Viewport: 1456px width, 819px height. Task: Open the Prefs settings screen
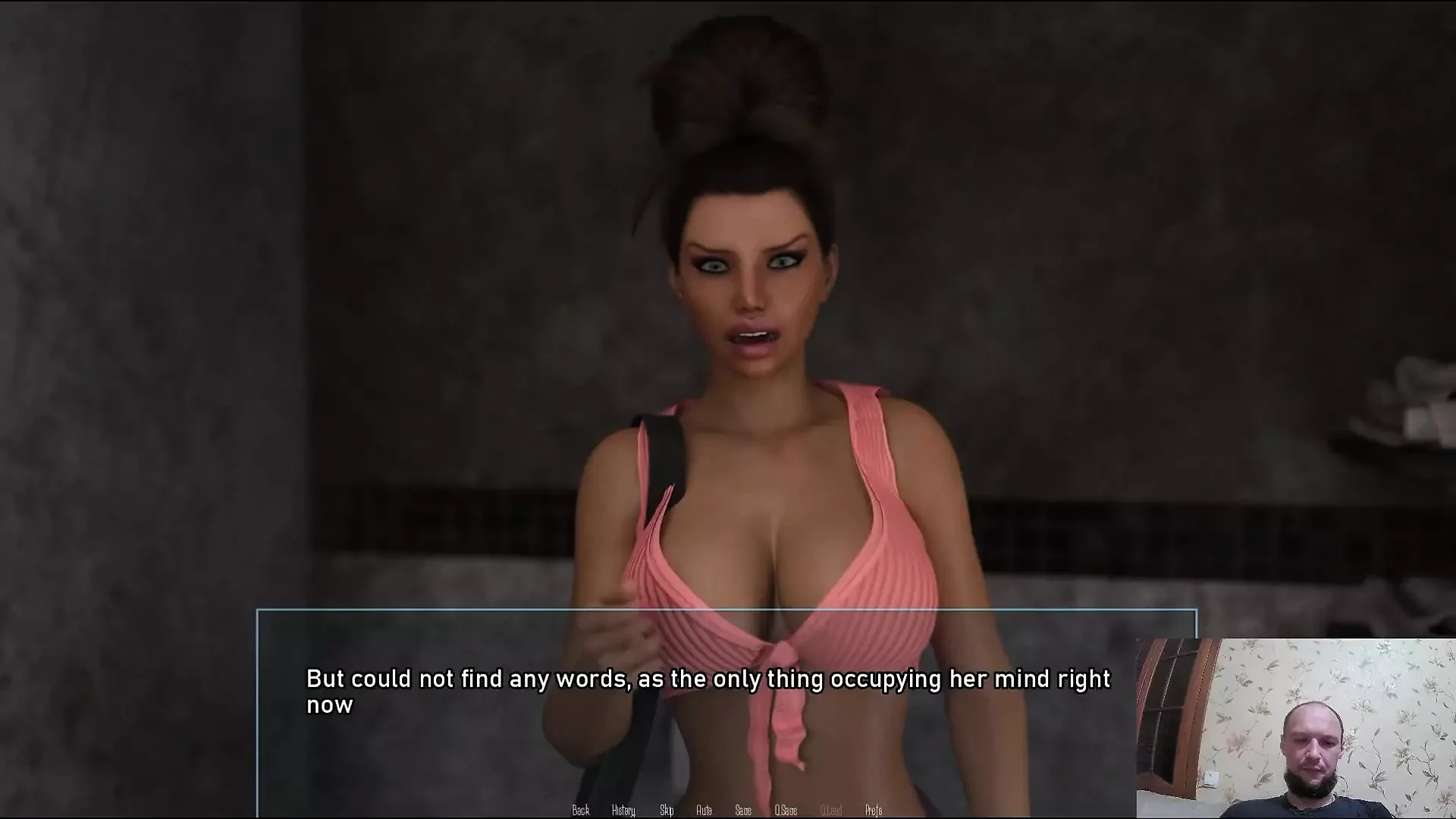pyautogui.click(x=874, y=810)
